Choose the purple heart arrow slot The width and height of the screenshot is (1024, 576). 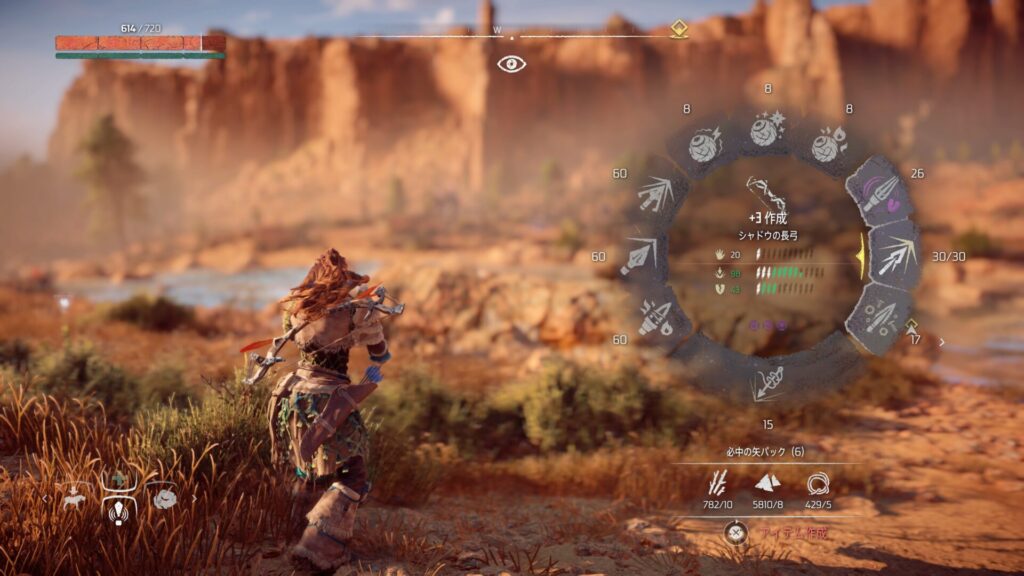tap(879, 193)
